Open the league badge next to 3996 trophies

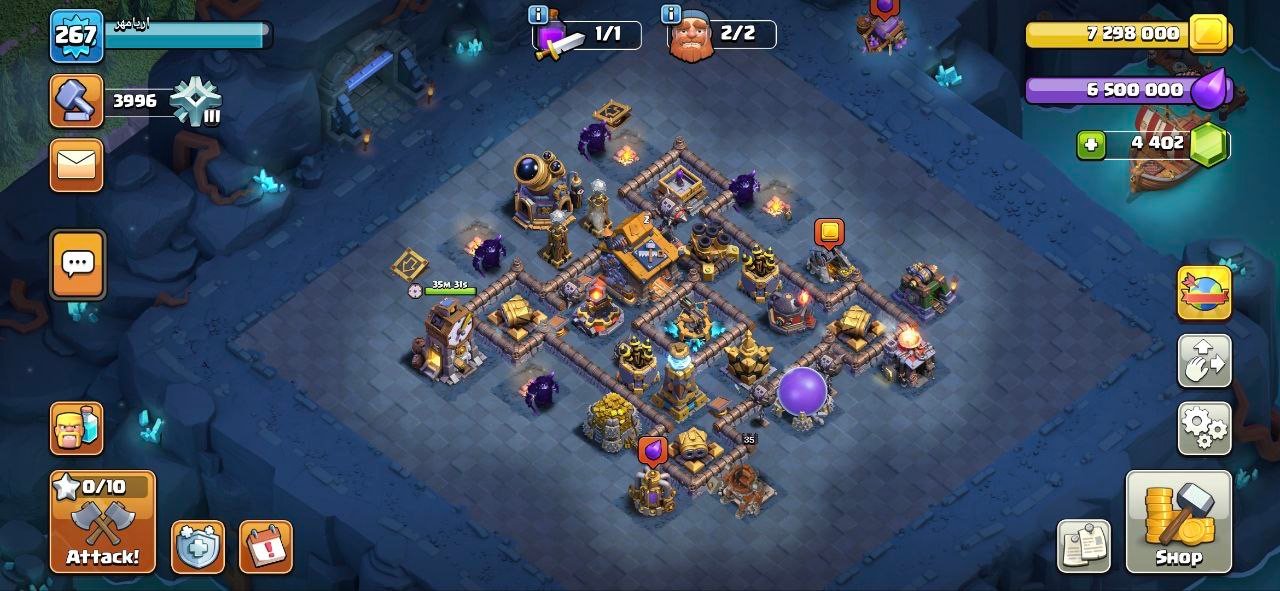click(x=194, y=101)
